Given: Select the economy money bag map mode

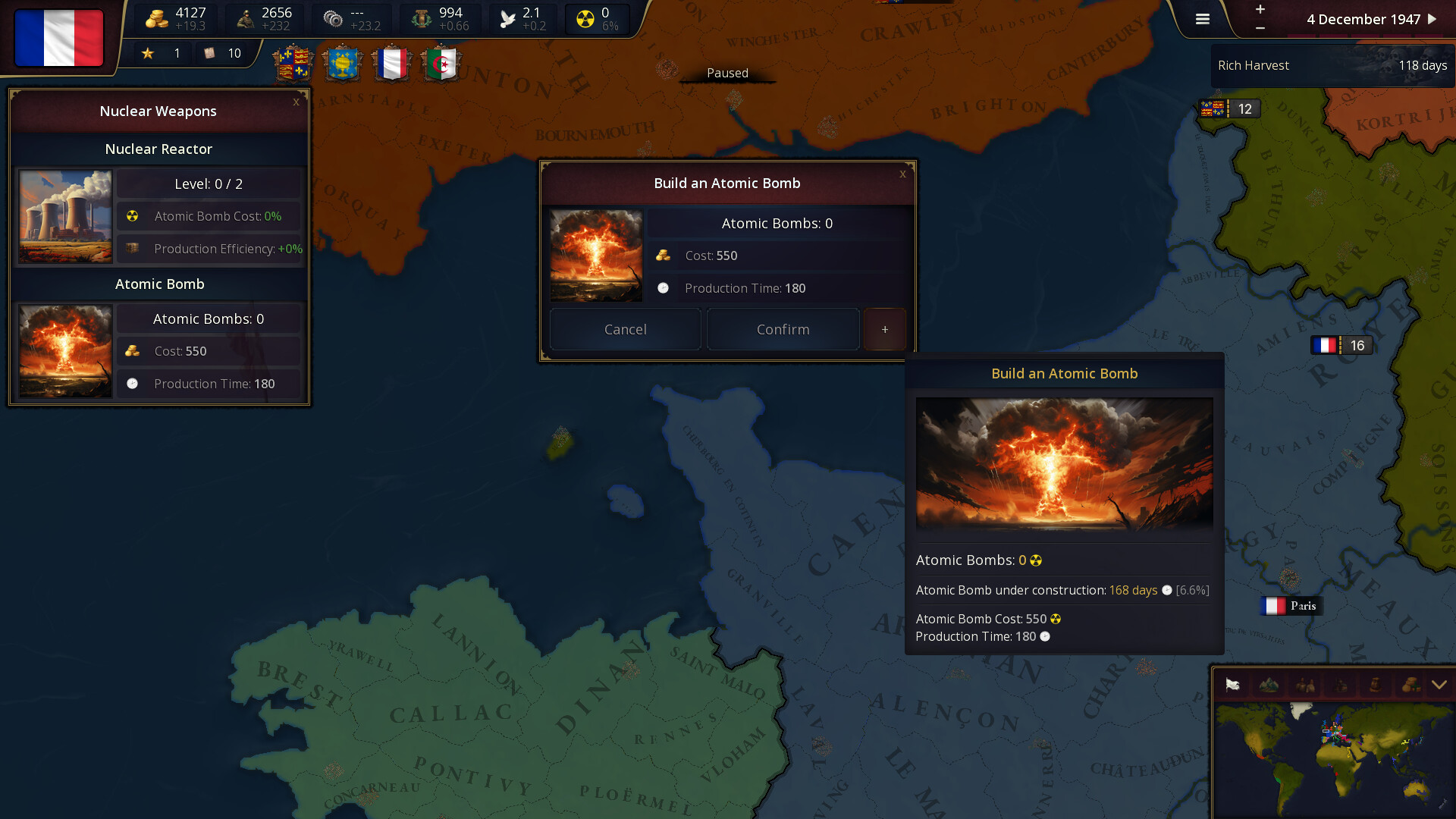Looking at the screenshot, I should tap(1410, 685).
